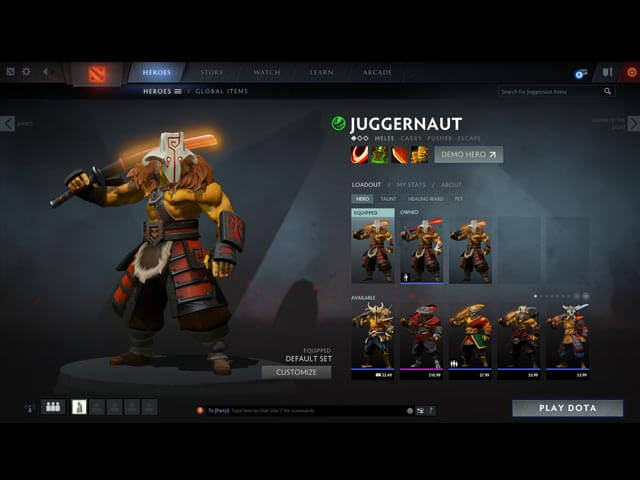
Task: Go to the next hero arrow
Action: click(632, 123)
